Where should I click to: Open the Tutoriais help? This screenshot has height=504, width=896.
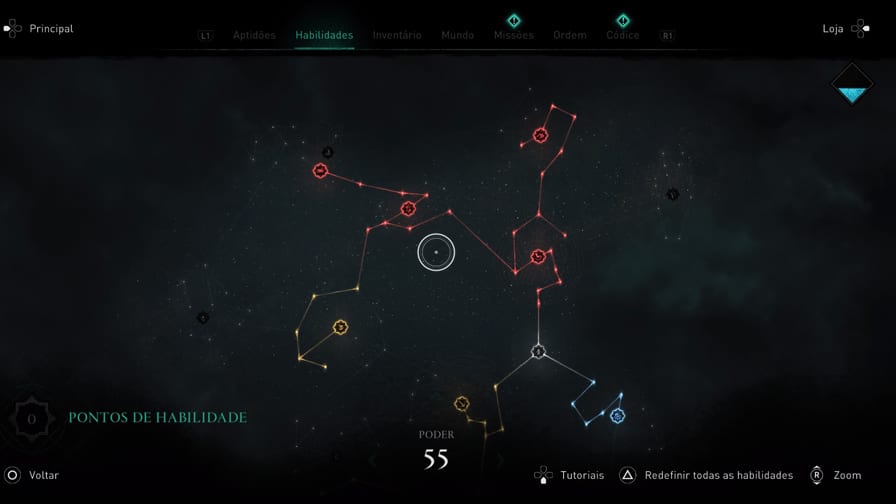pyautogui.click(x=570, y=475)
